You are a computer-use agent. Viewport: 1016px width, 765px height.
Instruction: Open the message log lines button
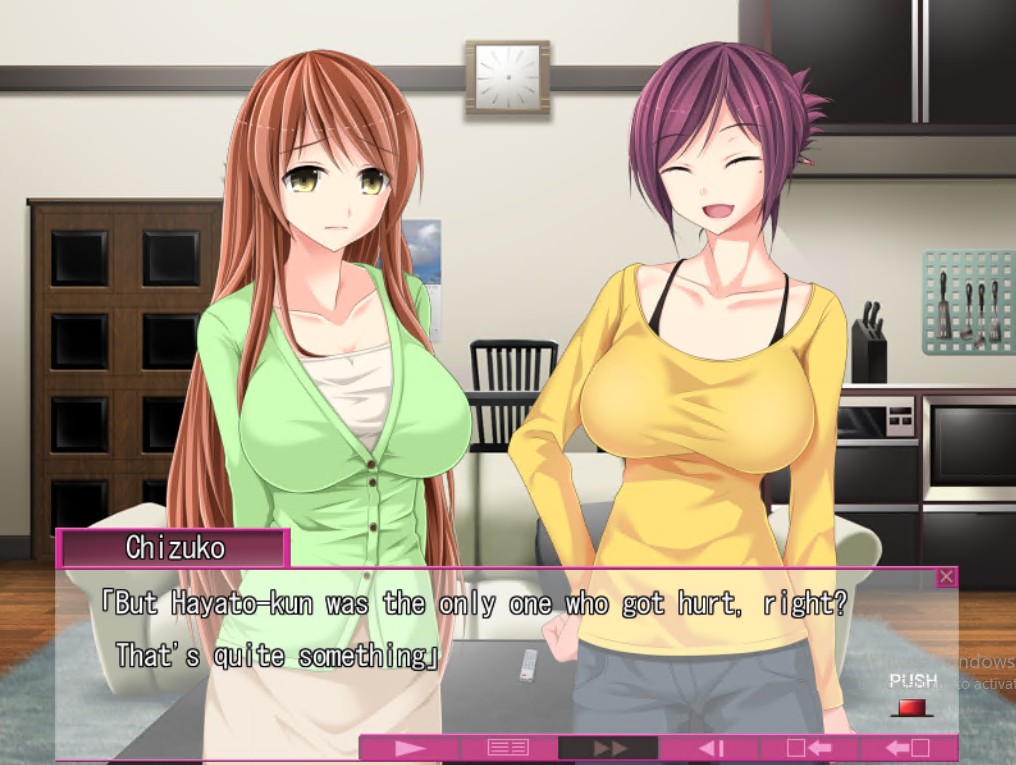508,747
